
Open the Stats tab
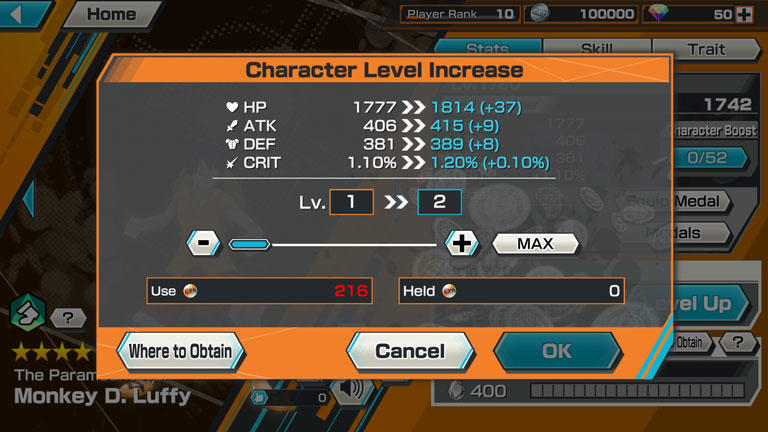[487, 48]
